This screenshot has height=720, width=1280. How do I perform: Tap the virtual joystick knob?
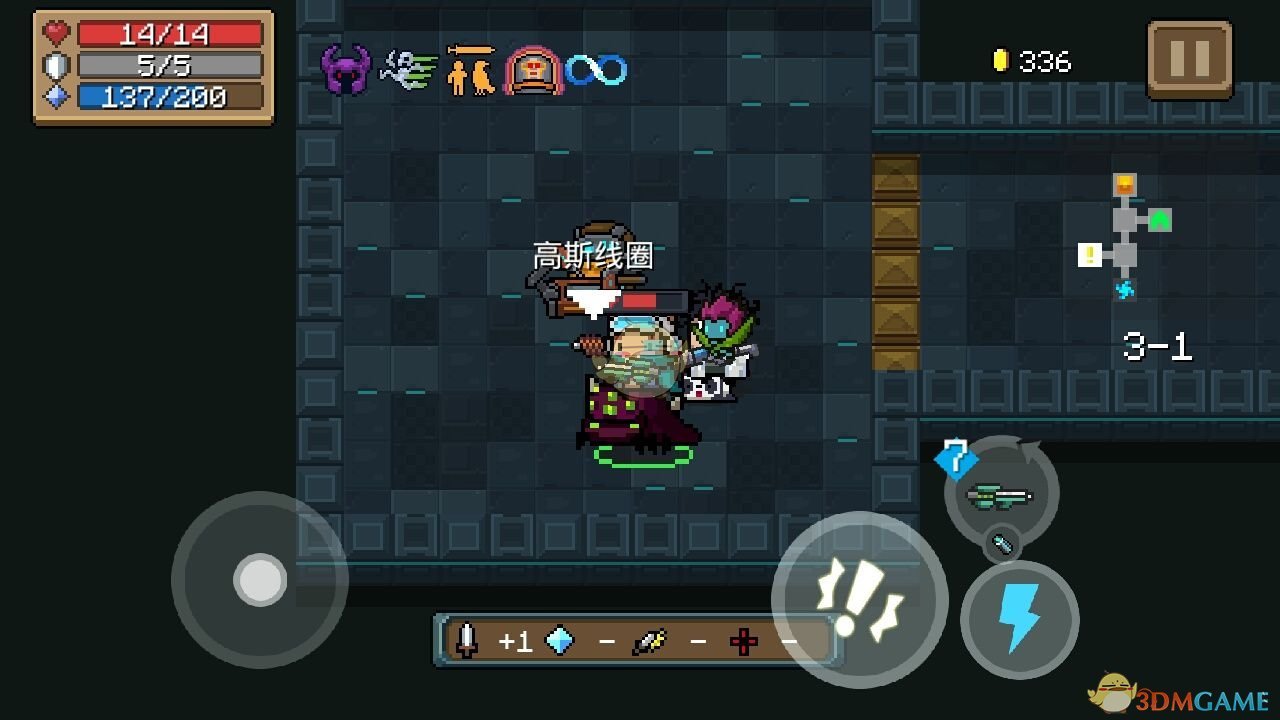pos(260,579)
